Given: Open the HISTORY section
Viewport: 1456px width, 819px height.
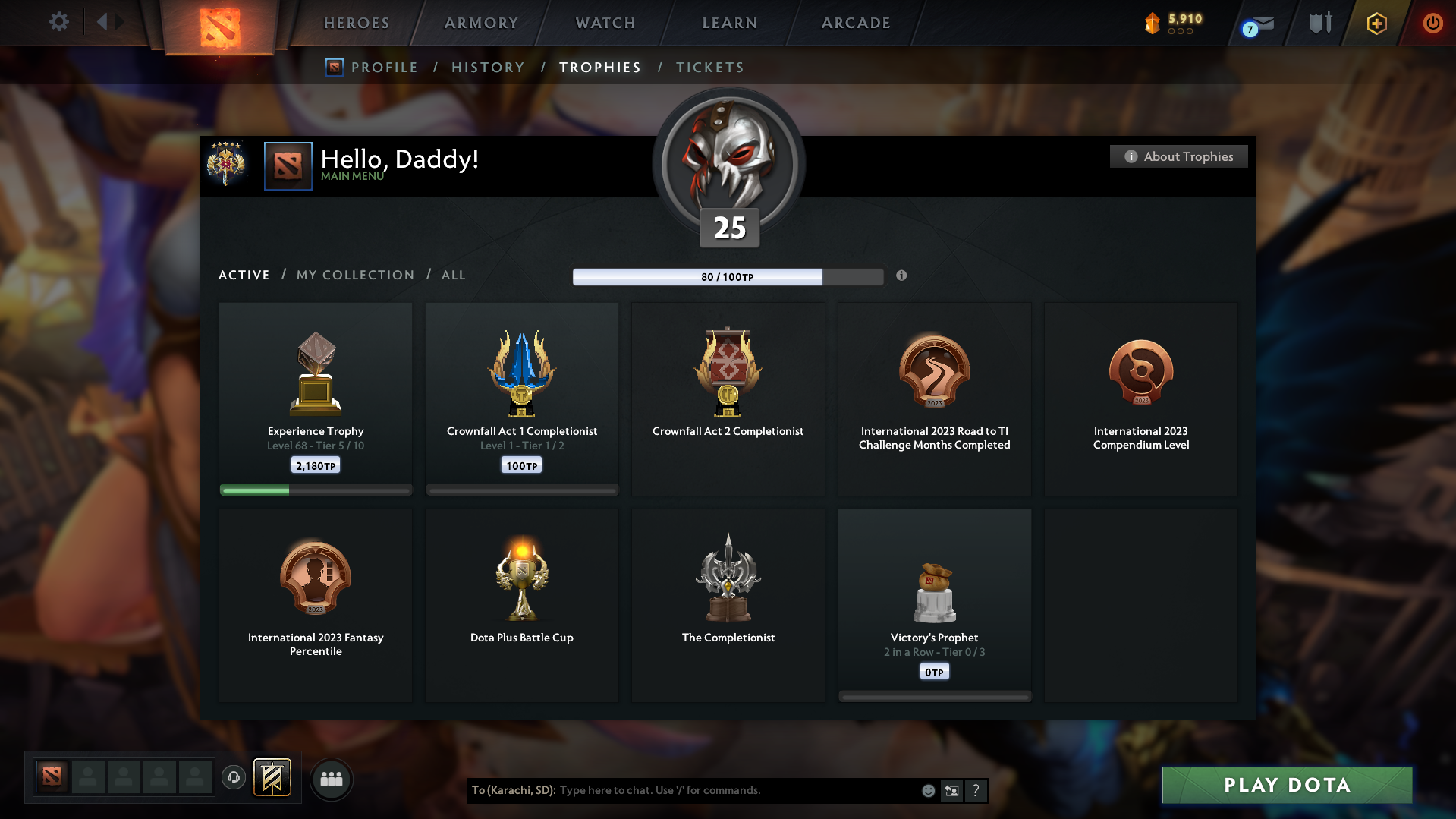Looking at the screenshot, I should pos(488,67).
